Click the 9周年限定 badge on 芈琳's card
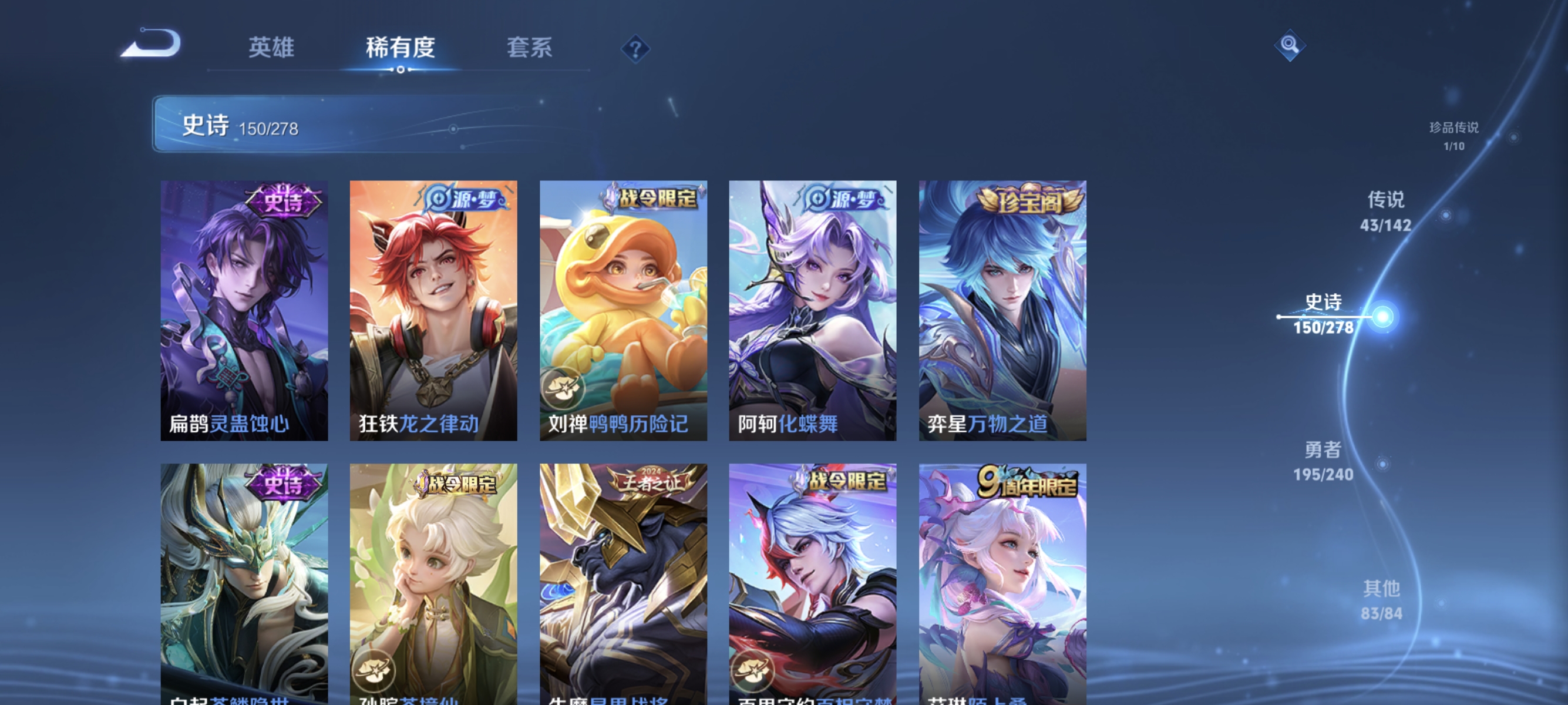 click(1029, 481)
